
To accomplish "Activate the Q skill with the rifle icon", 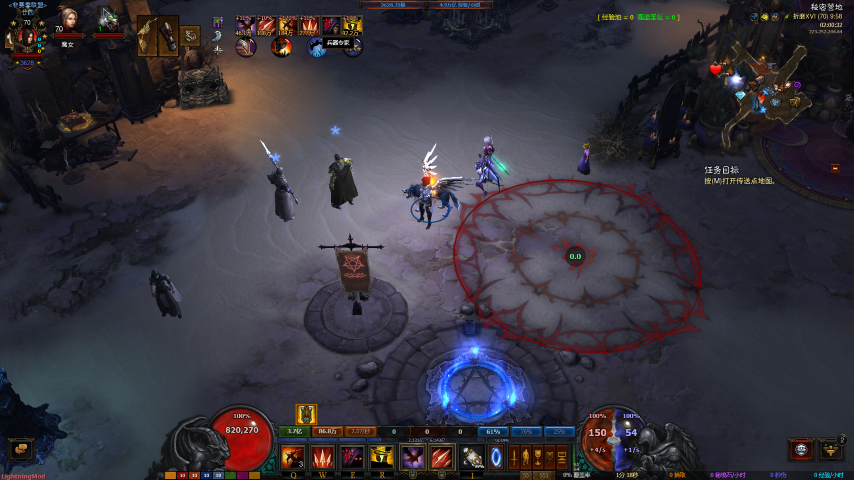I will 294,458.
